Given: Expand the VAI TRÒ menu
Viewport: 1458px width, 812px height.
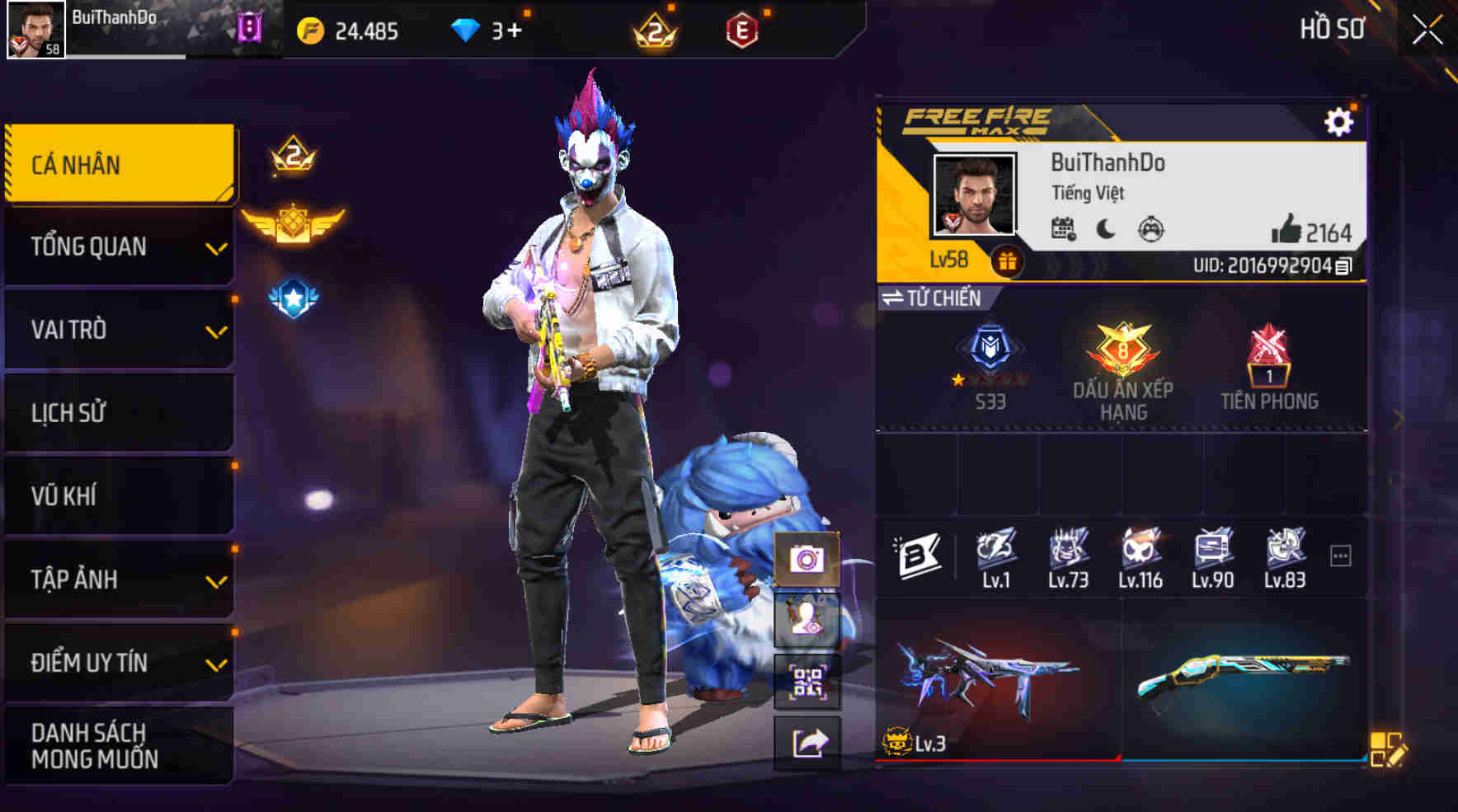Looking at the screenshot, I should tap(120, 329).
